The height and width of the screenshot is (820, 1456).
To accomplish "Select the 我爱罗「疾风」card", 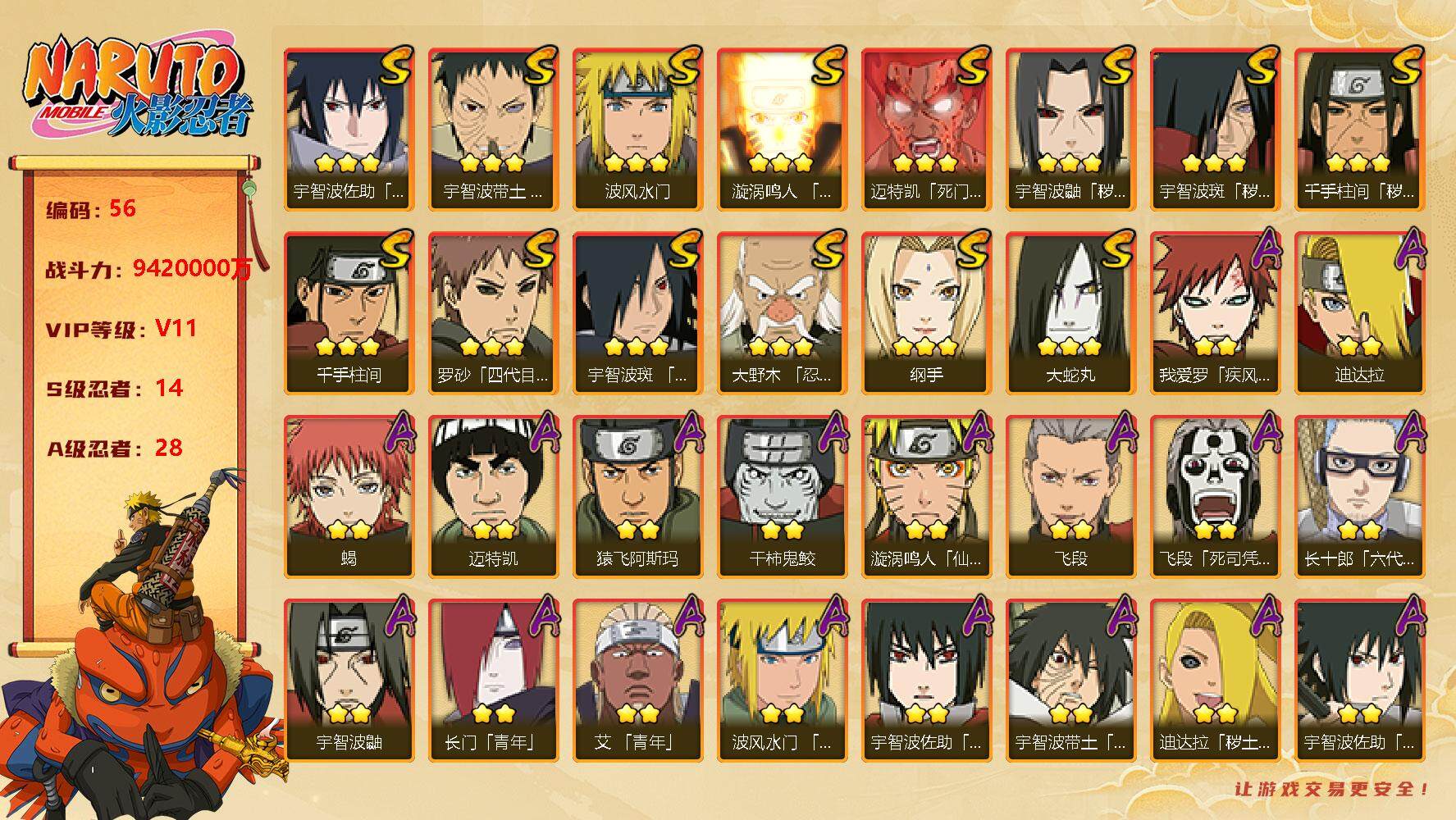I will 1215,312.
